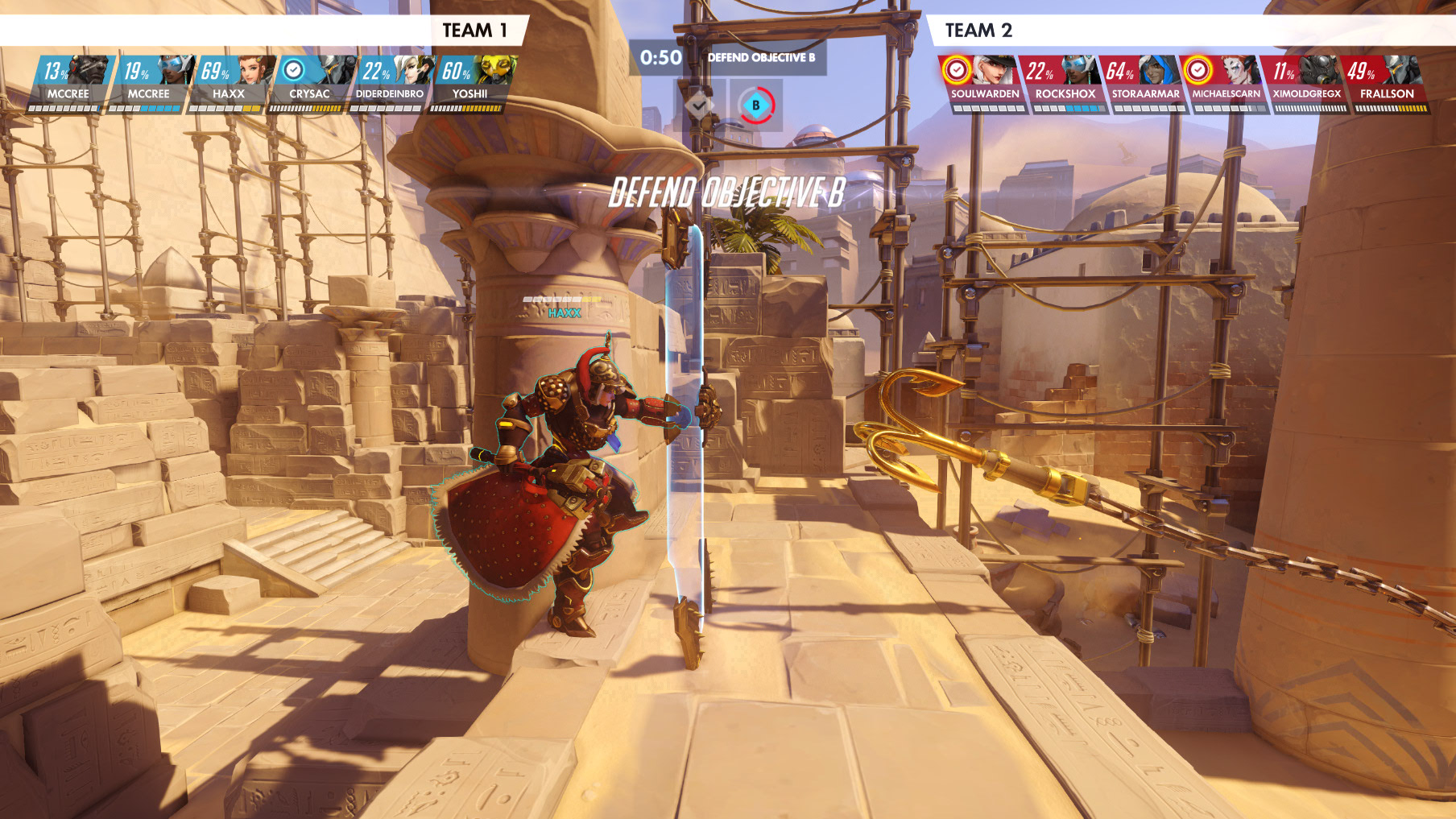The image size is (1456, 819).
Task: Switch view to player XIMOLDGREGX
Action: pos(1306,84)
